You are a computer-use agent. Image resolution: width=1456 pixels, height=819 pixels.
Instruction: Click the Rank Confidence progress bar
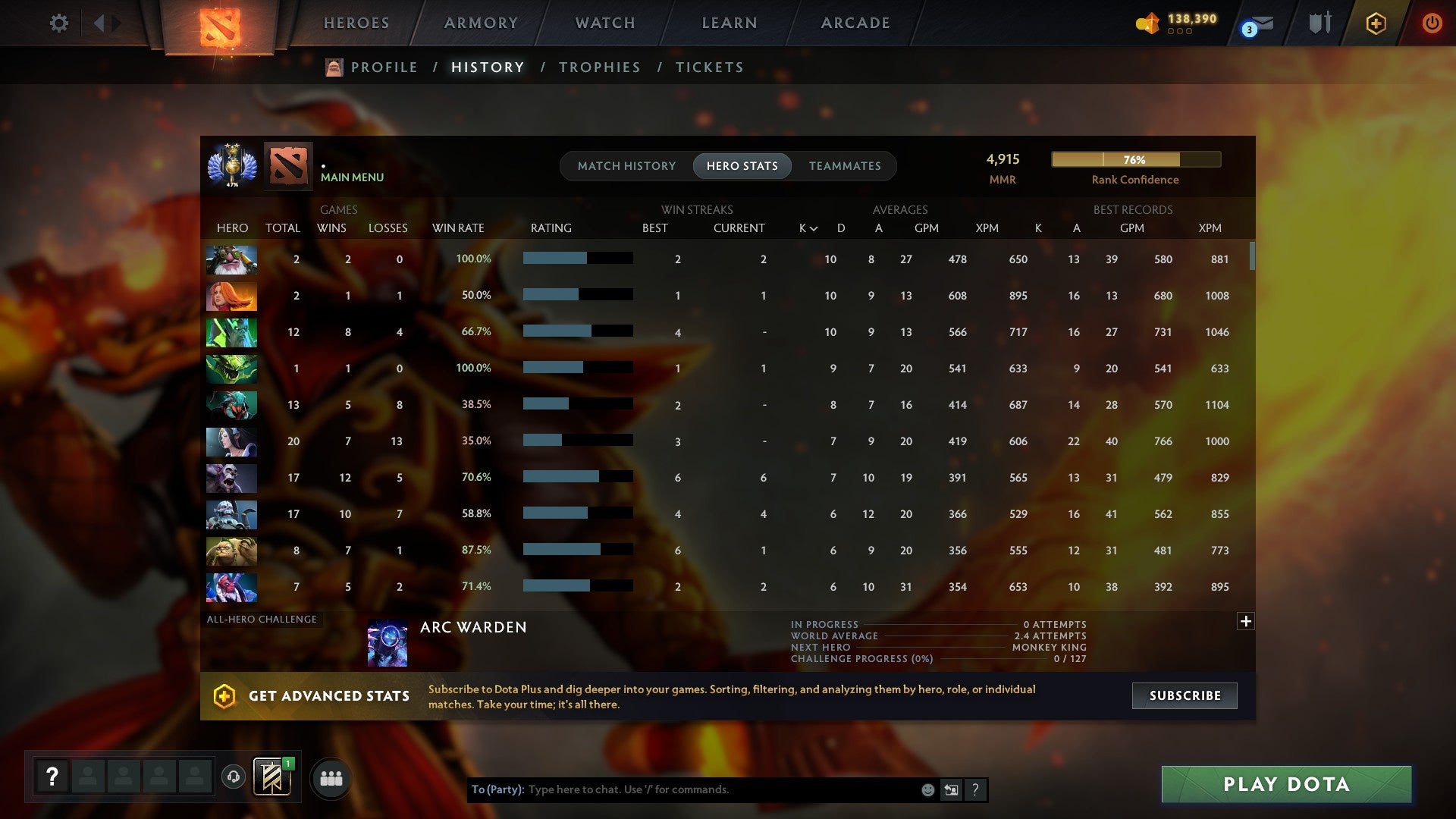pos(1135,159)
